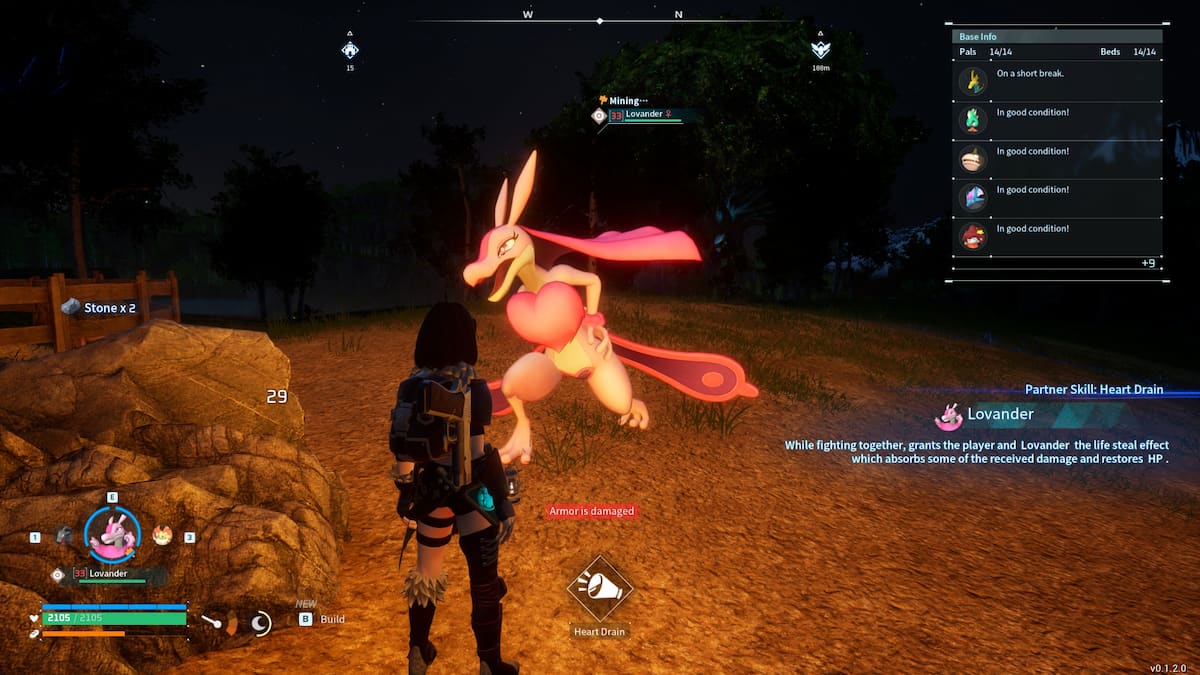Select the yellow Pal on a short break
This screenshot has width=1200, height=675.
(972, 80)
